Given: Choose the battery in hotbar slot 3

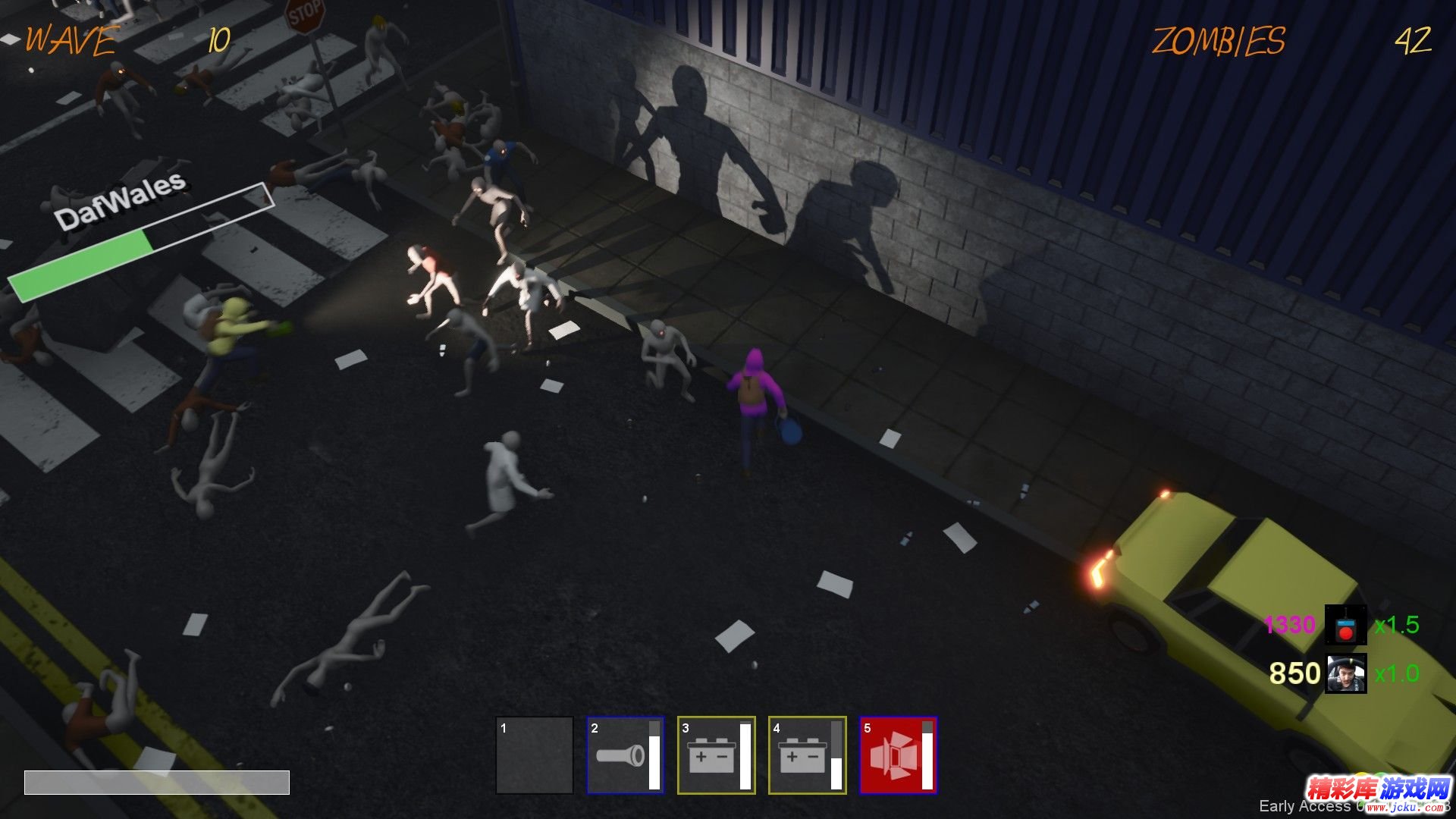Looking at the screenshot, I should click(x=716, y=755).
